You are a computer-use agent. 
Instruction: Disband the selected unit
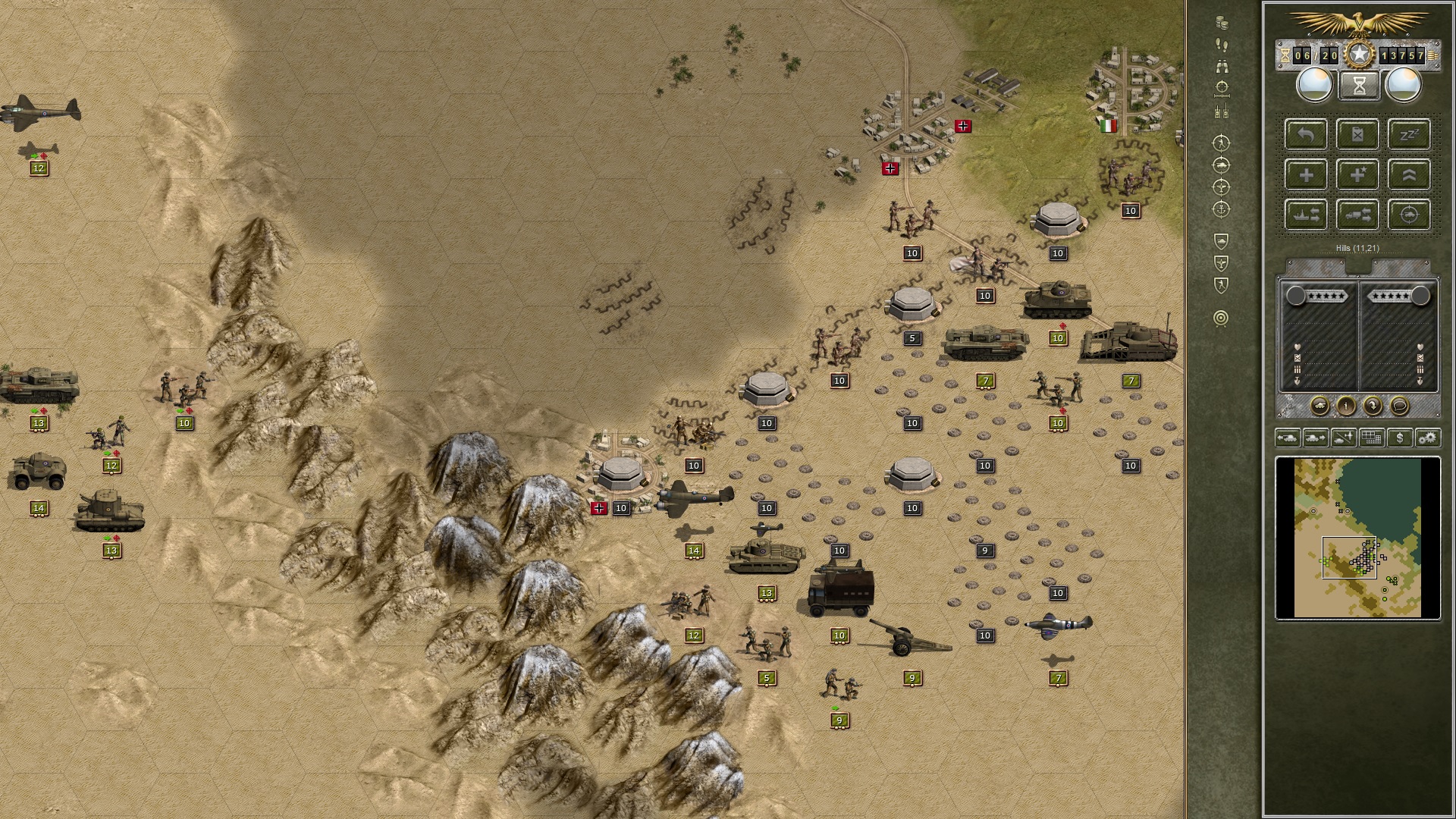coord(1357,135)
